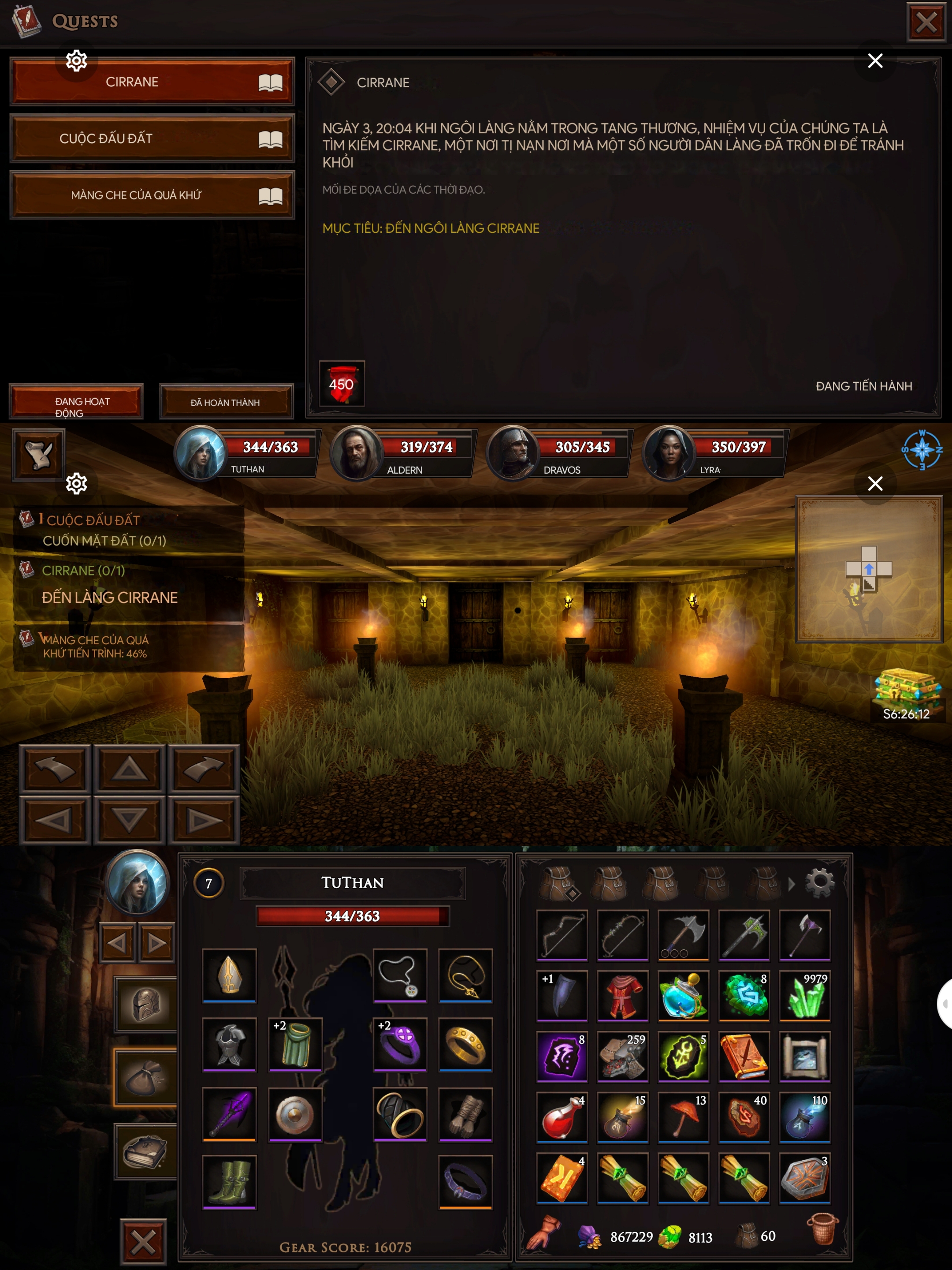Open inventory settings gear

(819, 883)
